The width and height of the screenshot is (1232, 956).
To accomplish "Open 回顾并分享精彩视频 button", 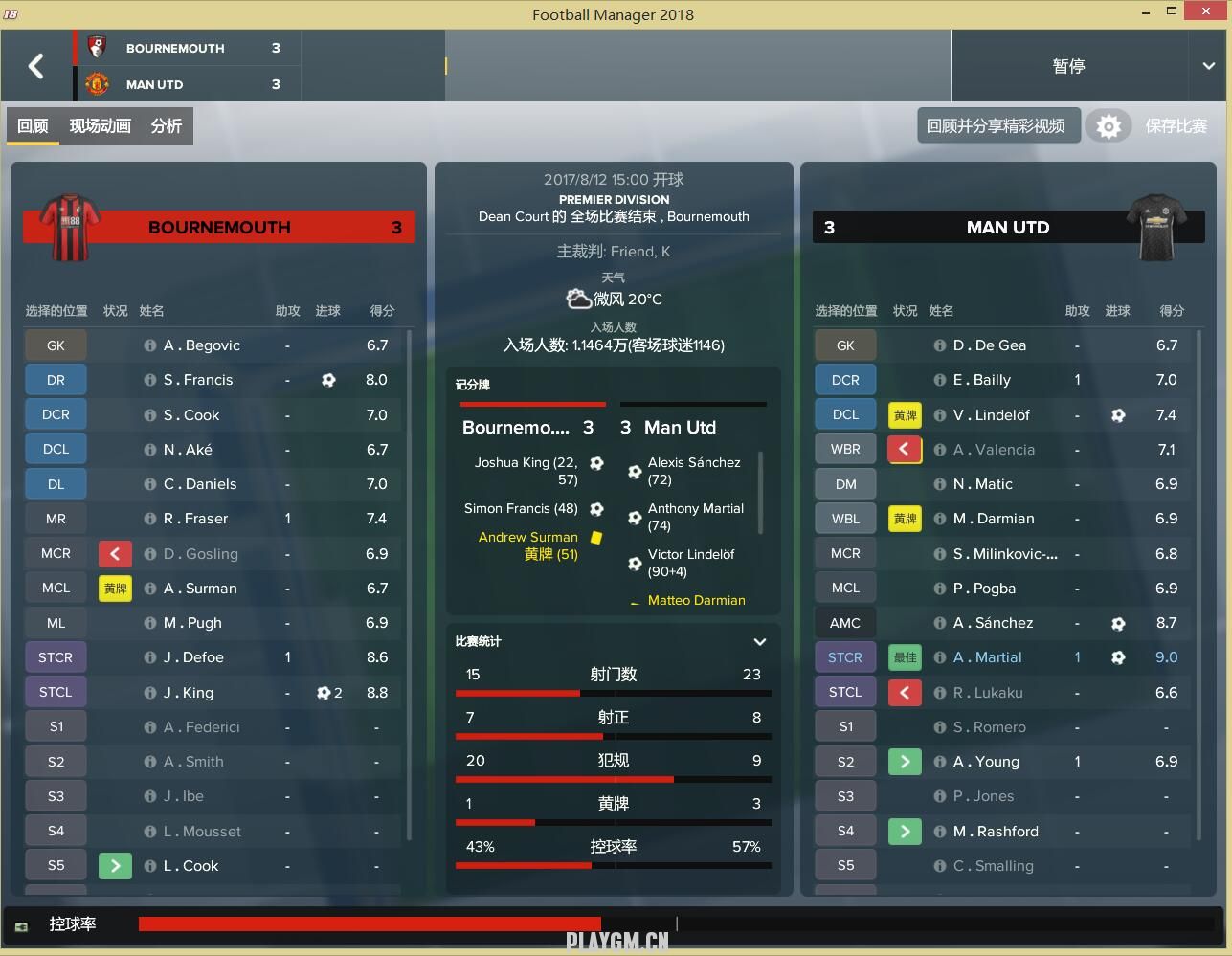I will [996, 126].
